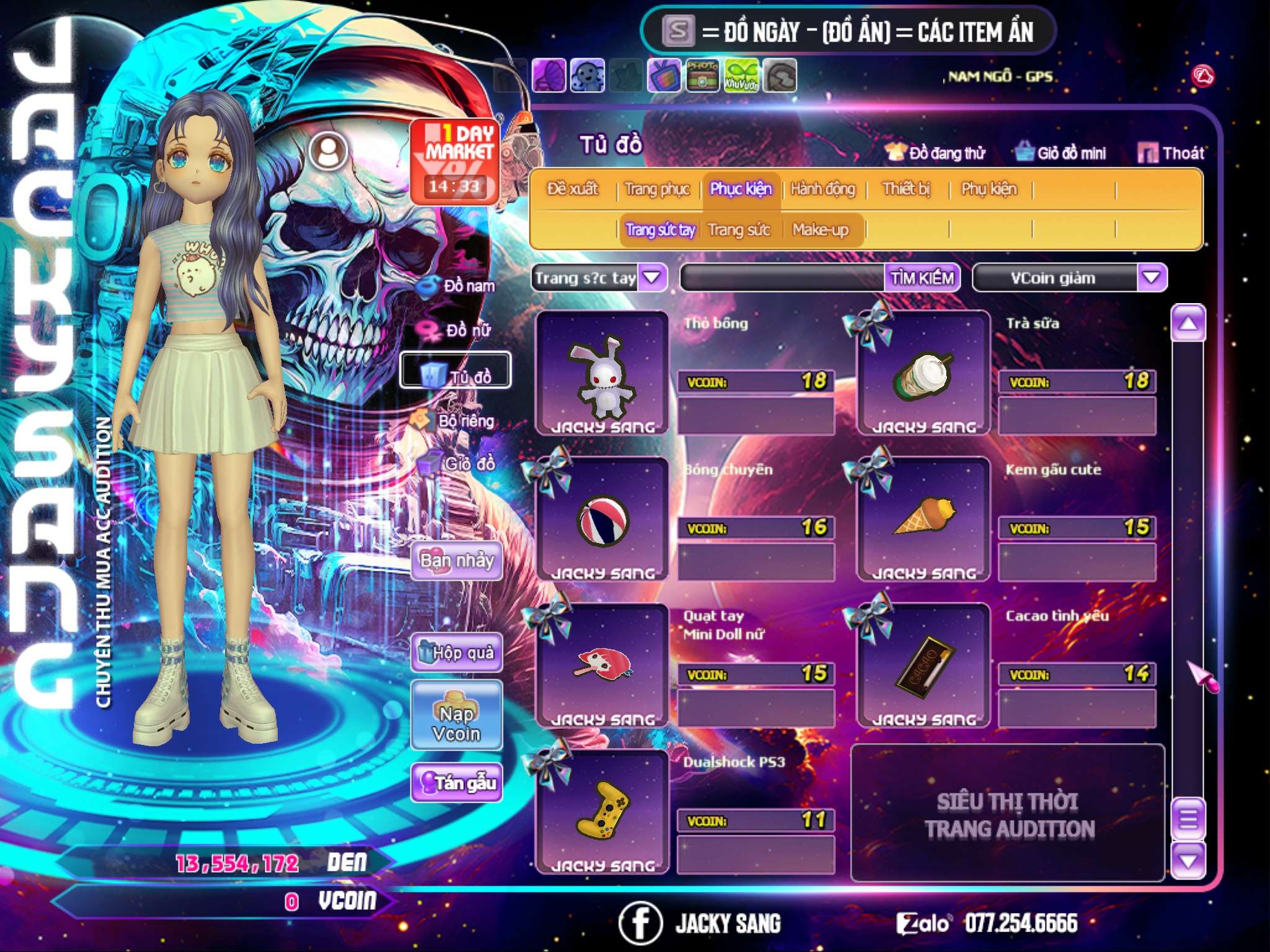Open the VCoin giảm sort dropdown

1151,277
